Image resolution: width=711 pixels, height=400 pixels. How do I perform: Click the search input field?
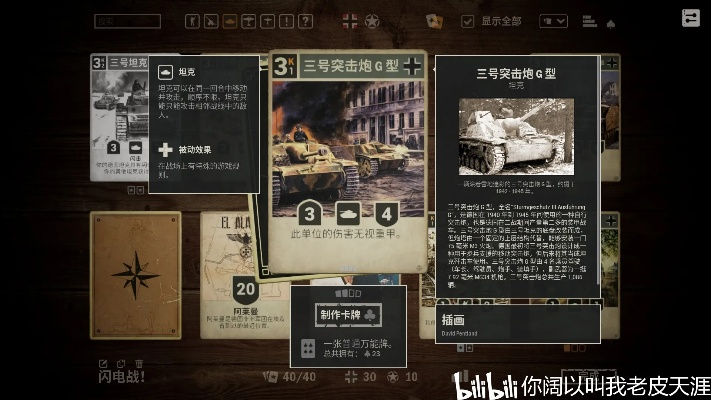(x=127, y=20)
